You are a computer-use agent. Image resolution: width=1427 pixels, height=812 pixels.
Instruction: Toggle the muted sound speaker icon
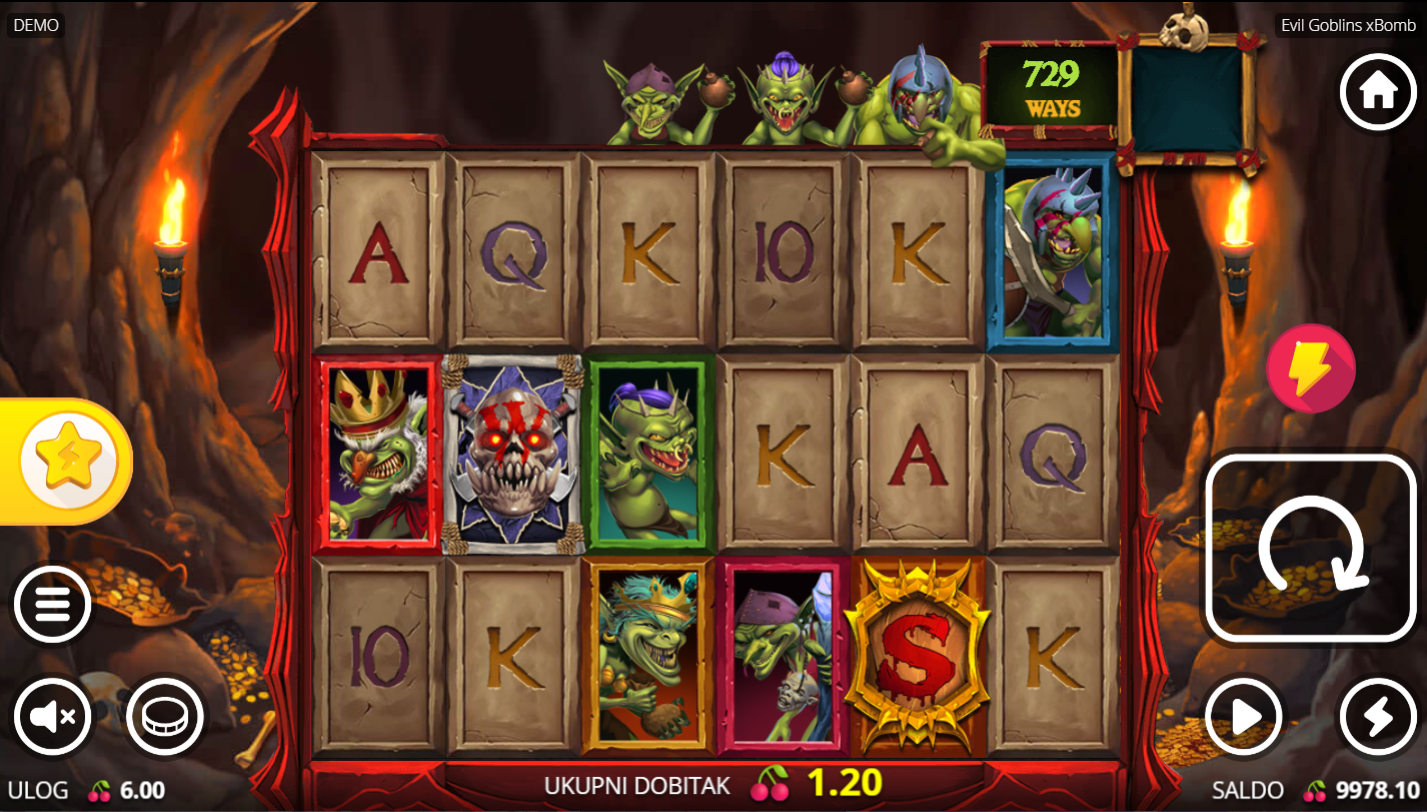point(52,716)
